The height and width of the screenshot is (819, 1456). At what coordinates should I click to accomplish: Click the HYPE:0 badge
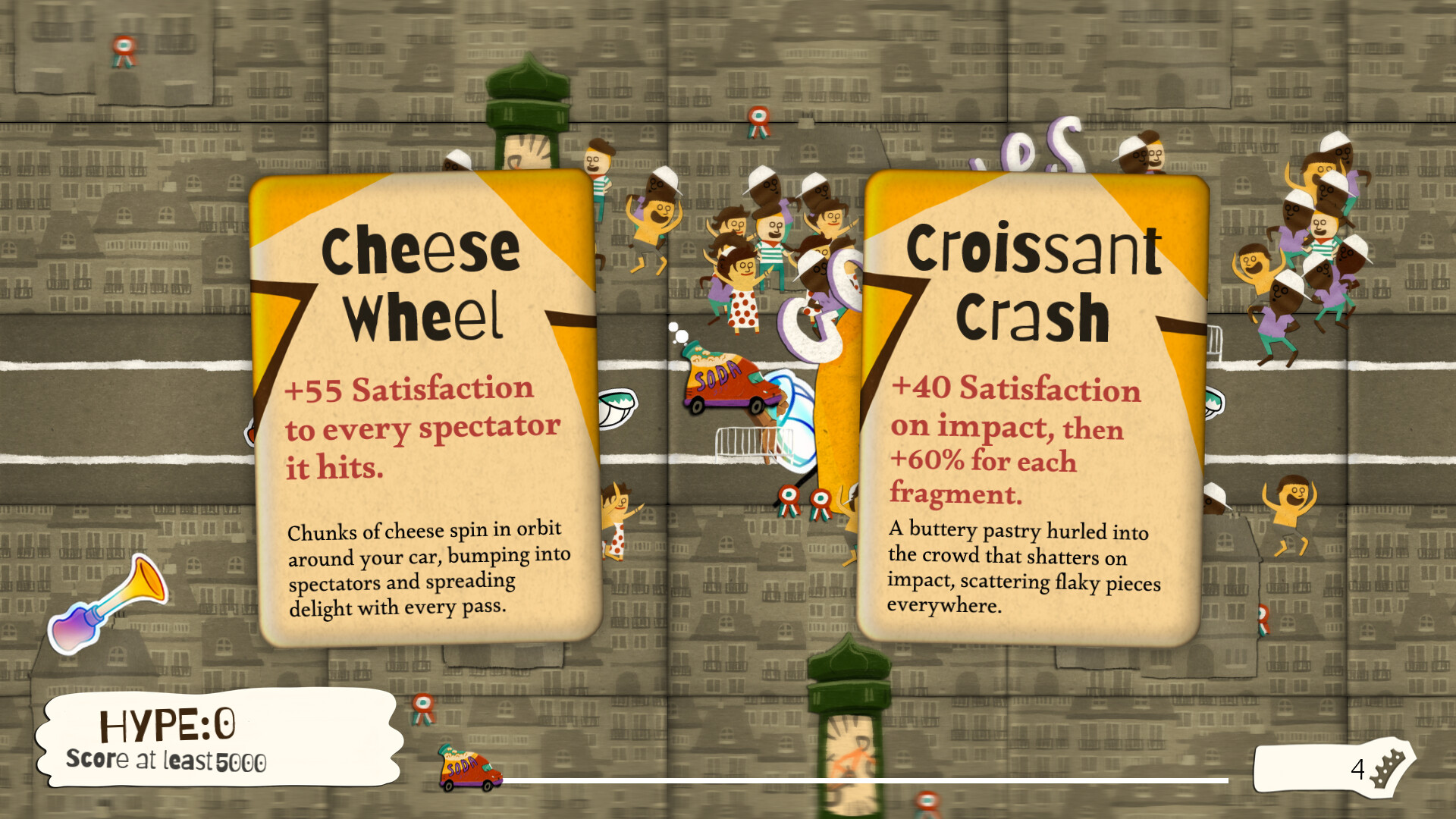coord(168,724)
